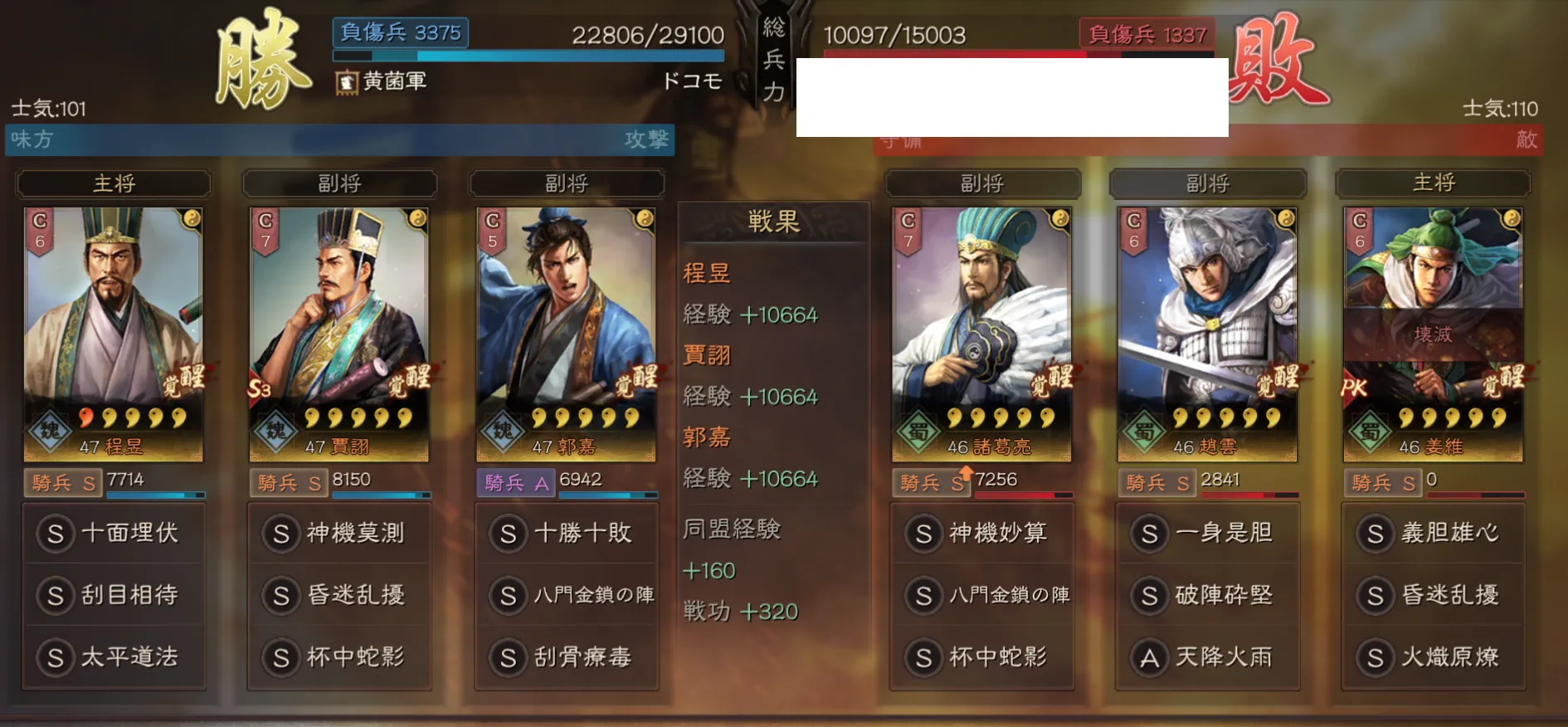Tap the 十勝十敗 skill entry
Image resolution: width=1568 pixels, height=727 pixels.
click(567, 533)
